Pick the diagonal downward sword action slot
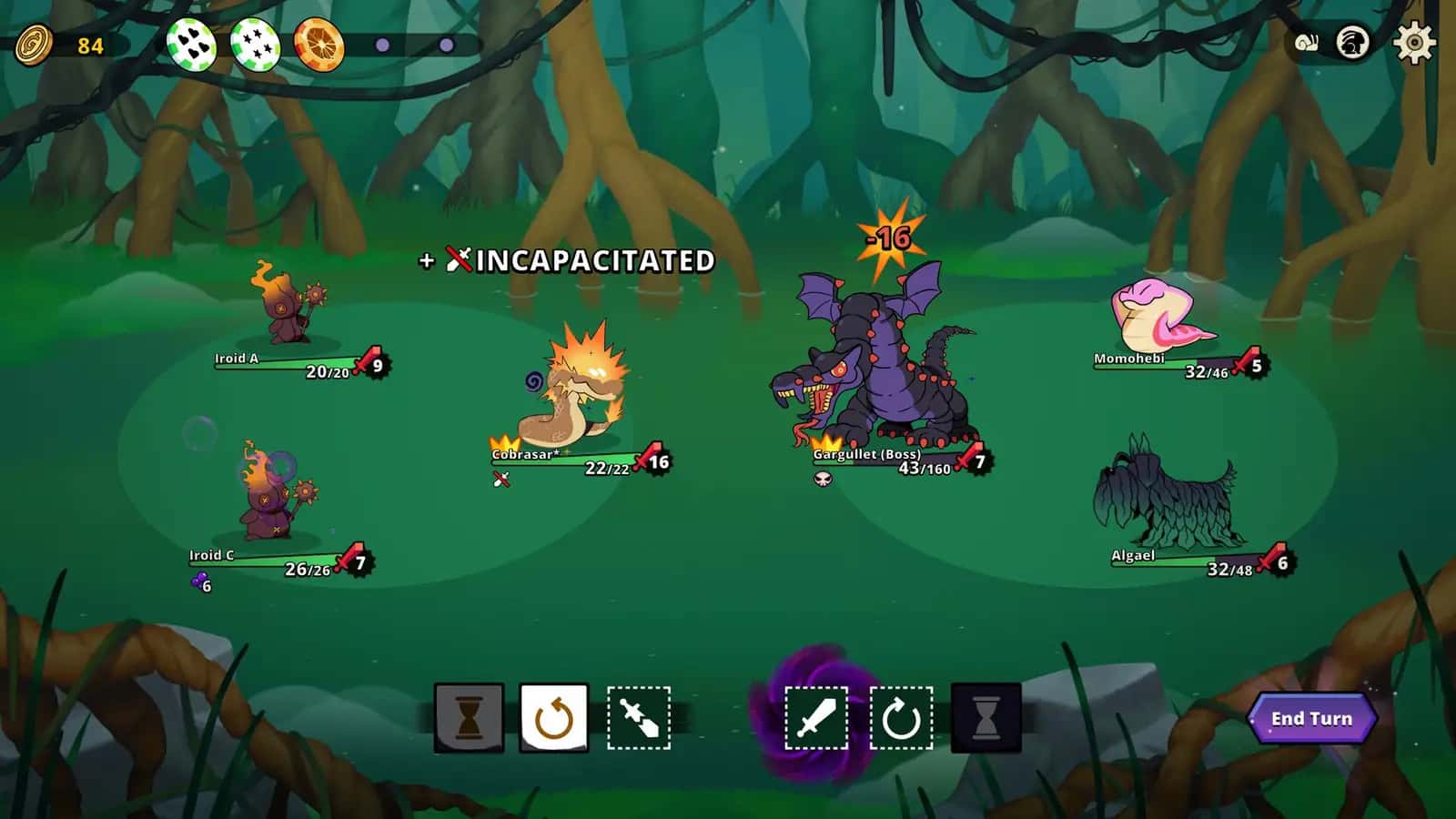 [x=639, y=718]
